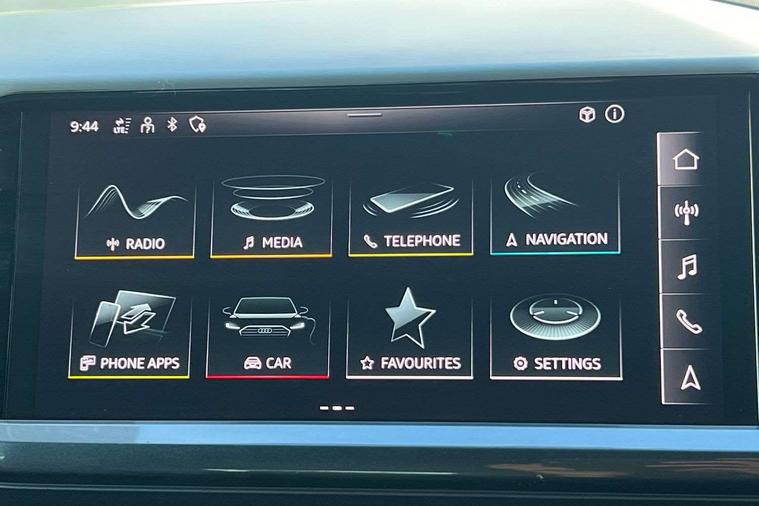
Task: Click the info icon in the status bar
Action: [x=615, y=114]
